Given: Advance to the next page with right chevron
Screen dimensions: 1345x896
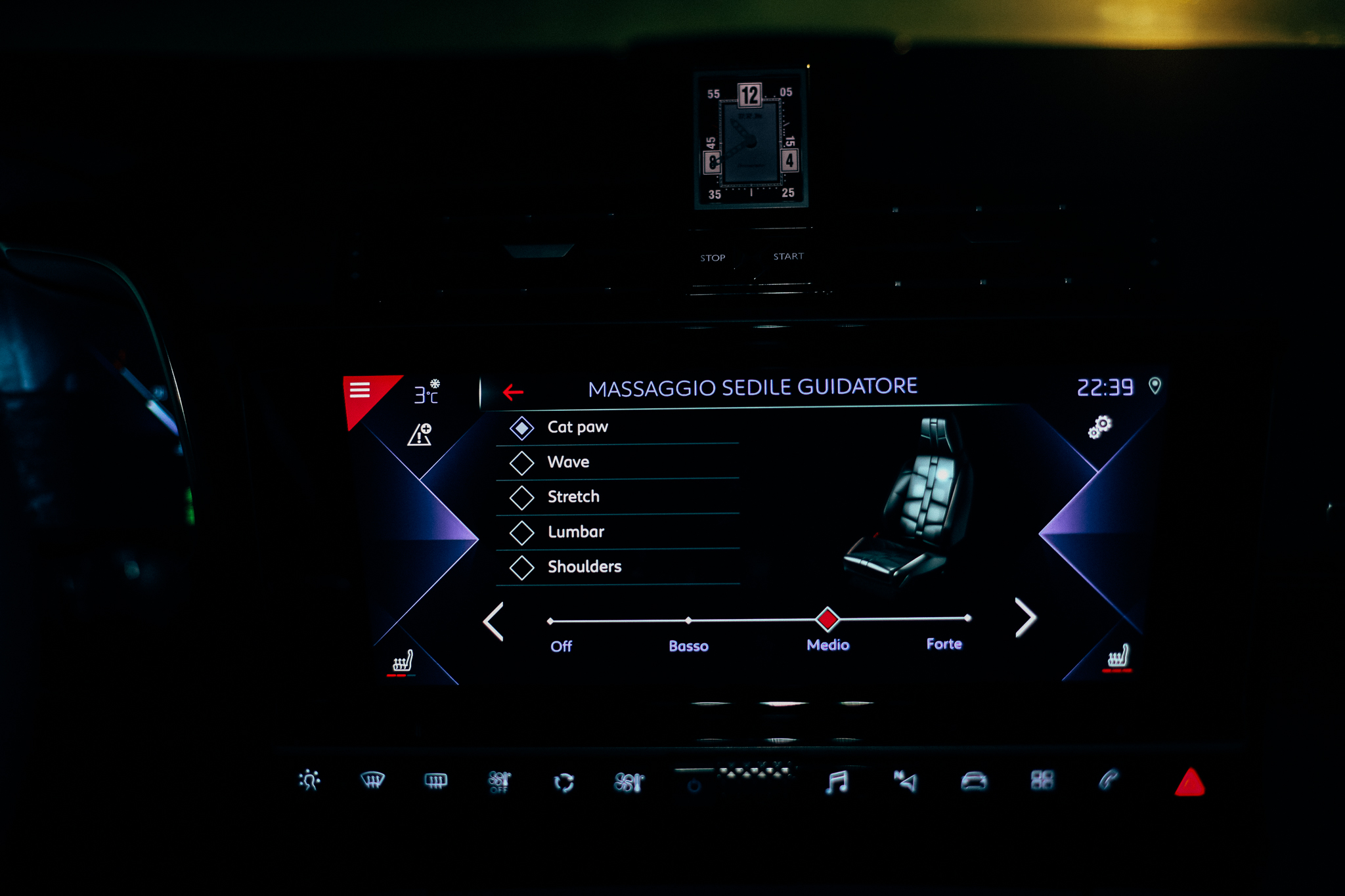Looking at the screenshot, I should [1025, 618].
